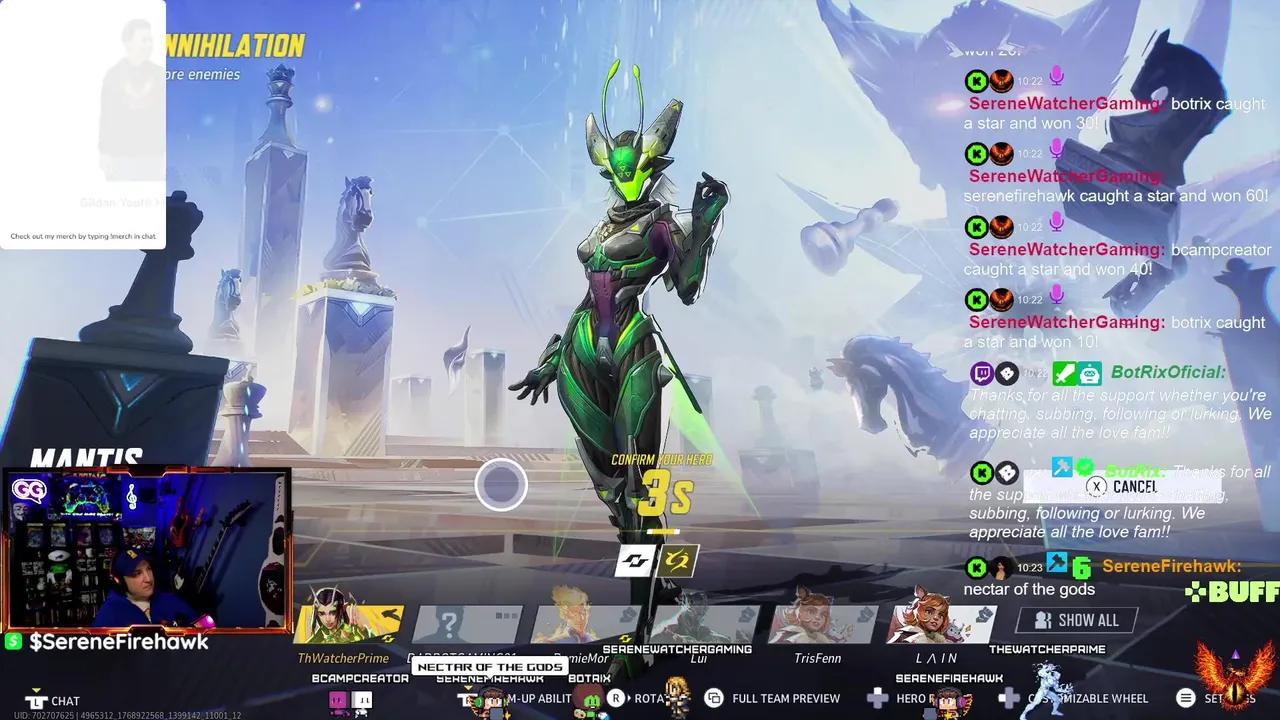Click the Twitch badge next to BotRixOficial
Viewport: 1280px width, 720px height.
point(981,372)
